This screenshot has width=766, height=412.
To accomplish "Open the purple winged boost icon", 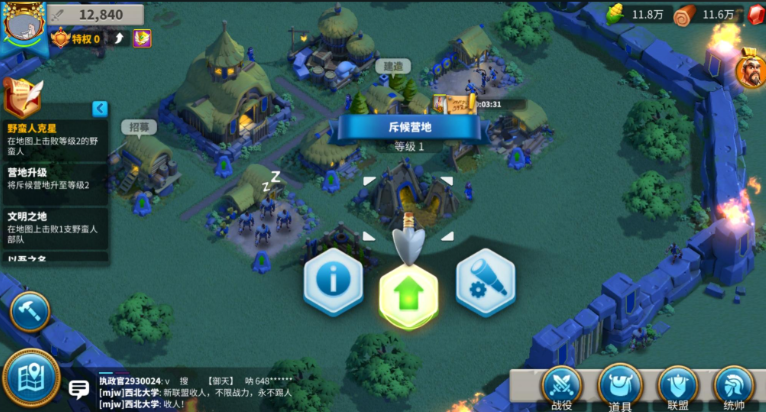I will (x=143, y=39).
